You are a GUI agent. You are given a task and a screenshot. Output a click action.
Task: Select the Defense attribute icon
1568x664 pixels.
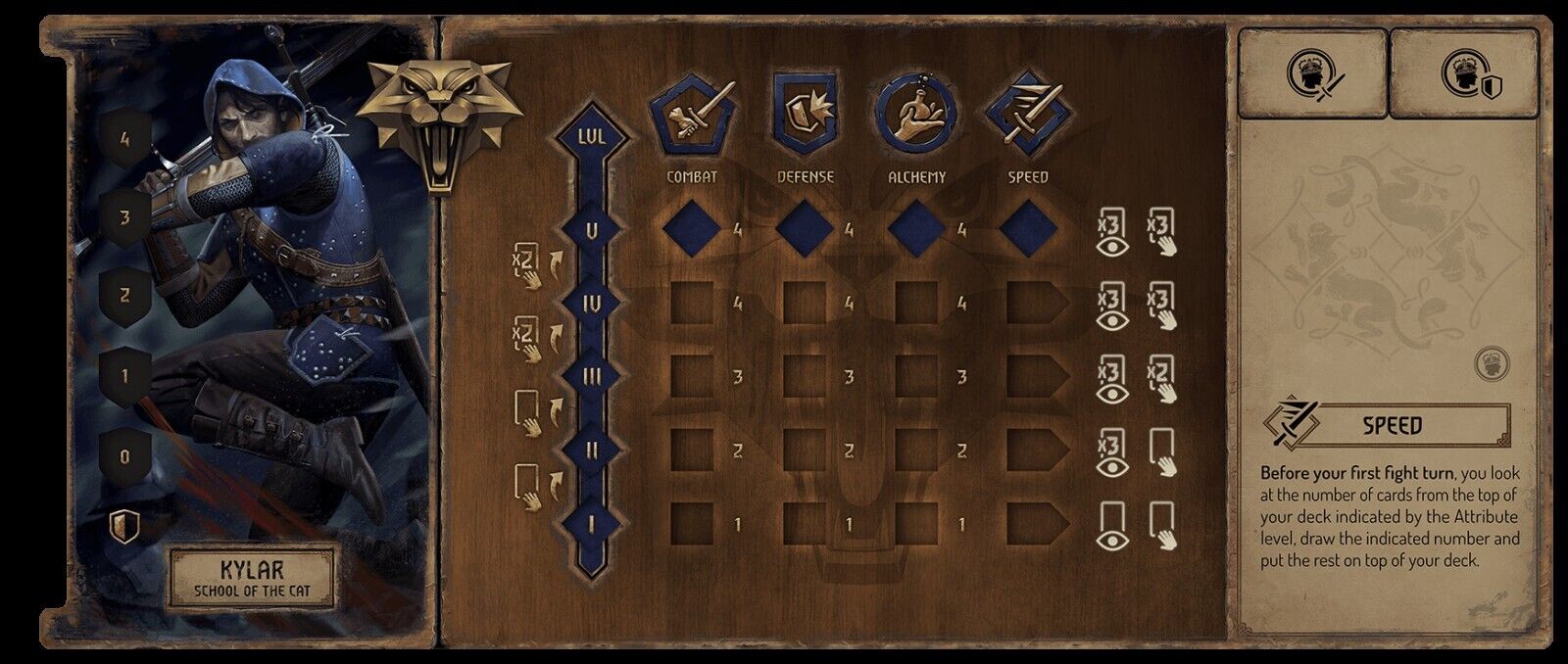805,116
